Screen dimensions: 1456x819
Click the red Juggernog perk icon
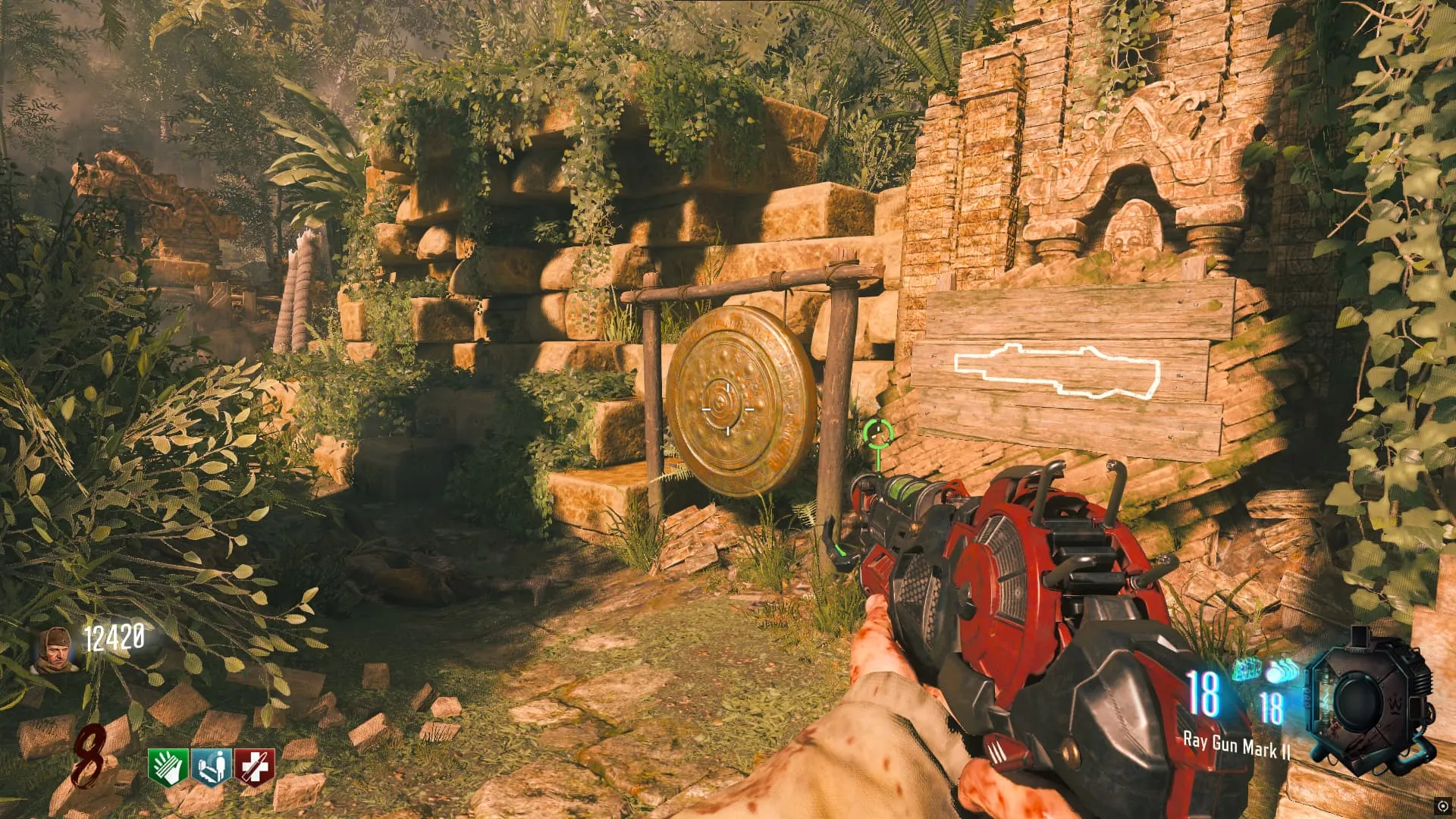[x=253, y=767]
